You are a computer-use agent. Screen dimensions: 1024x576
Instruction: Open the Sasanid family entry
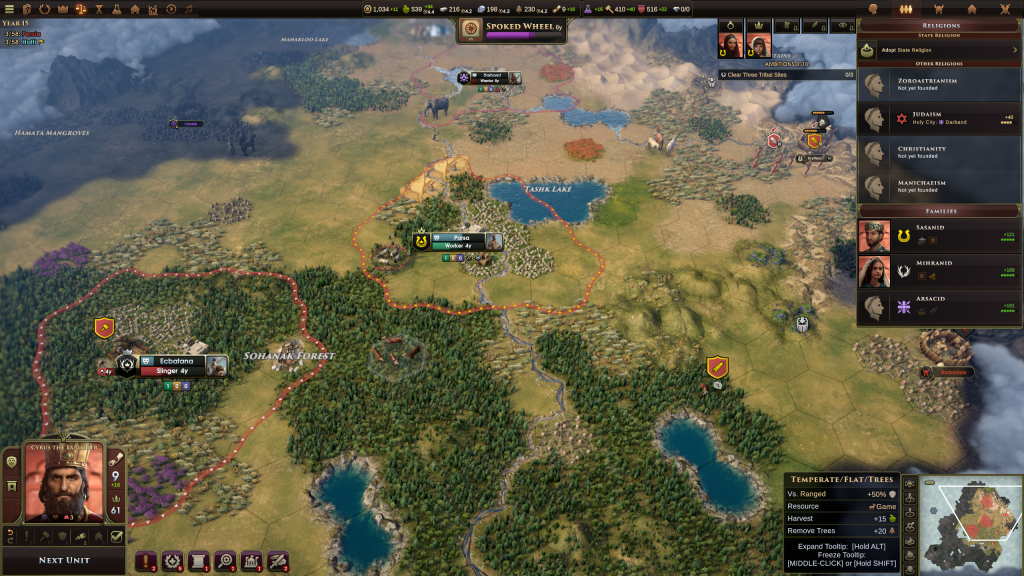click(940, 236)
